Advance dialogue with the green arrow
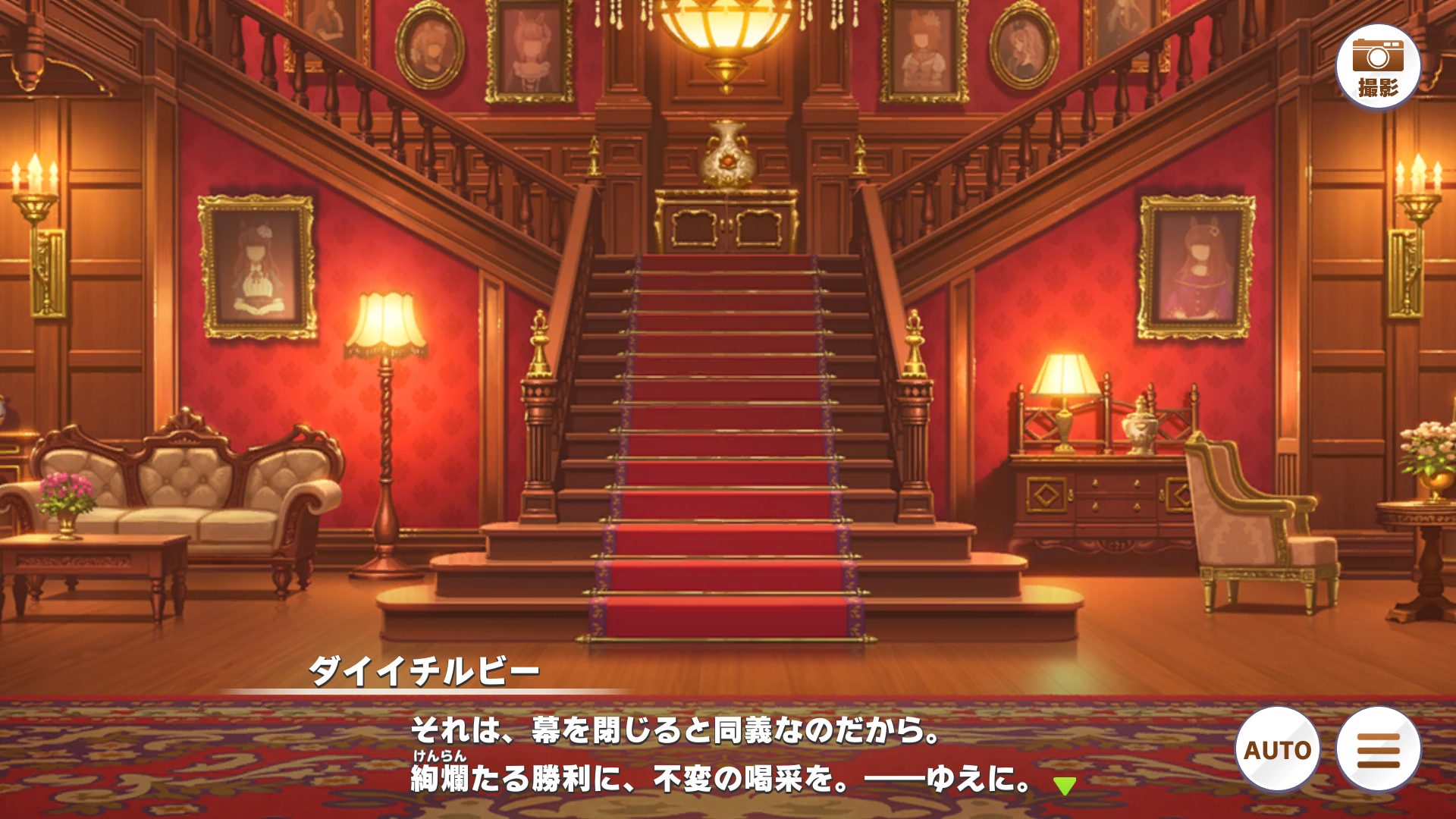 (1065, 786)
